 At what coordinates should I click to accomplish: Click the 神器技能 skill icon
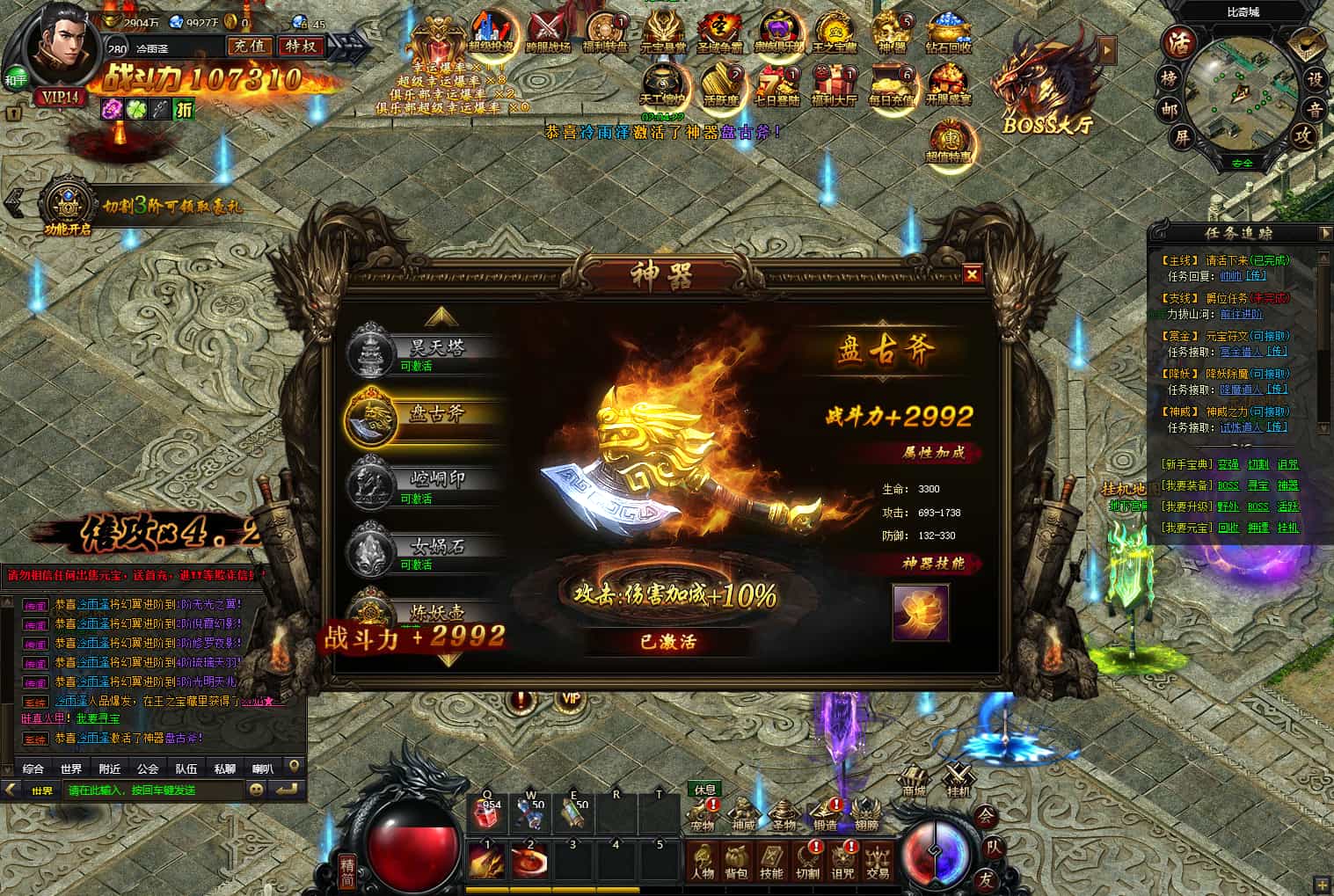[920, 613]
